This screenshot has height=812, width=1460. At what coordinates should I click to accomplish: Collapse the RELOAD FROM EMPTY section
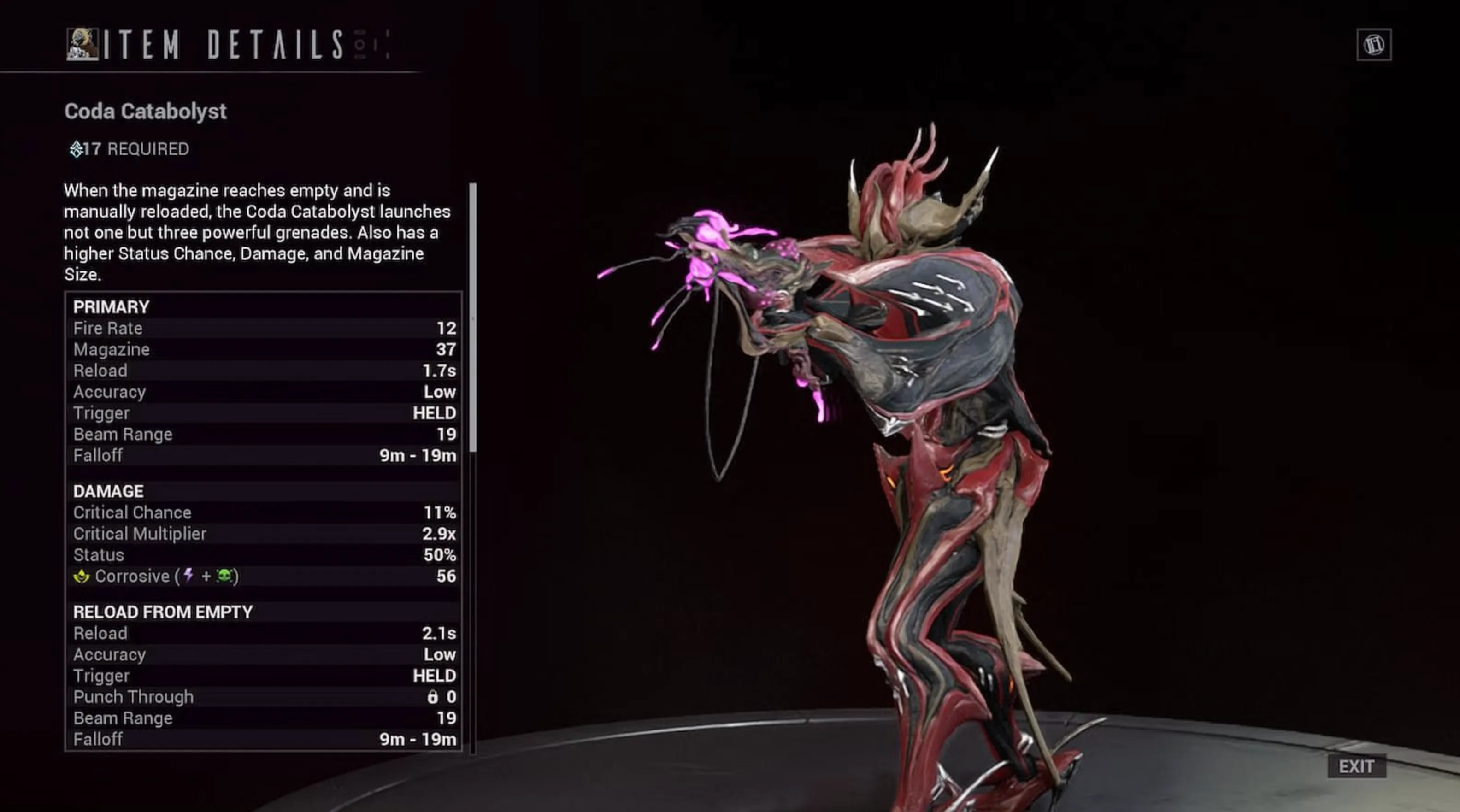point(163,612)
